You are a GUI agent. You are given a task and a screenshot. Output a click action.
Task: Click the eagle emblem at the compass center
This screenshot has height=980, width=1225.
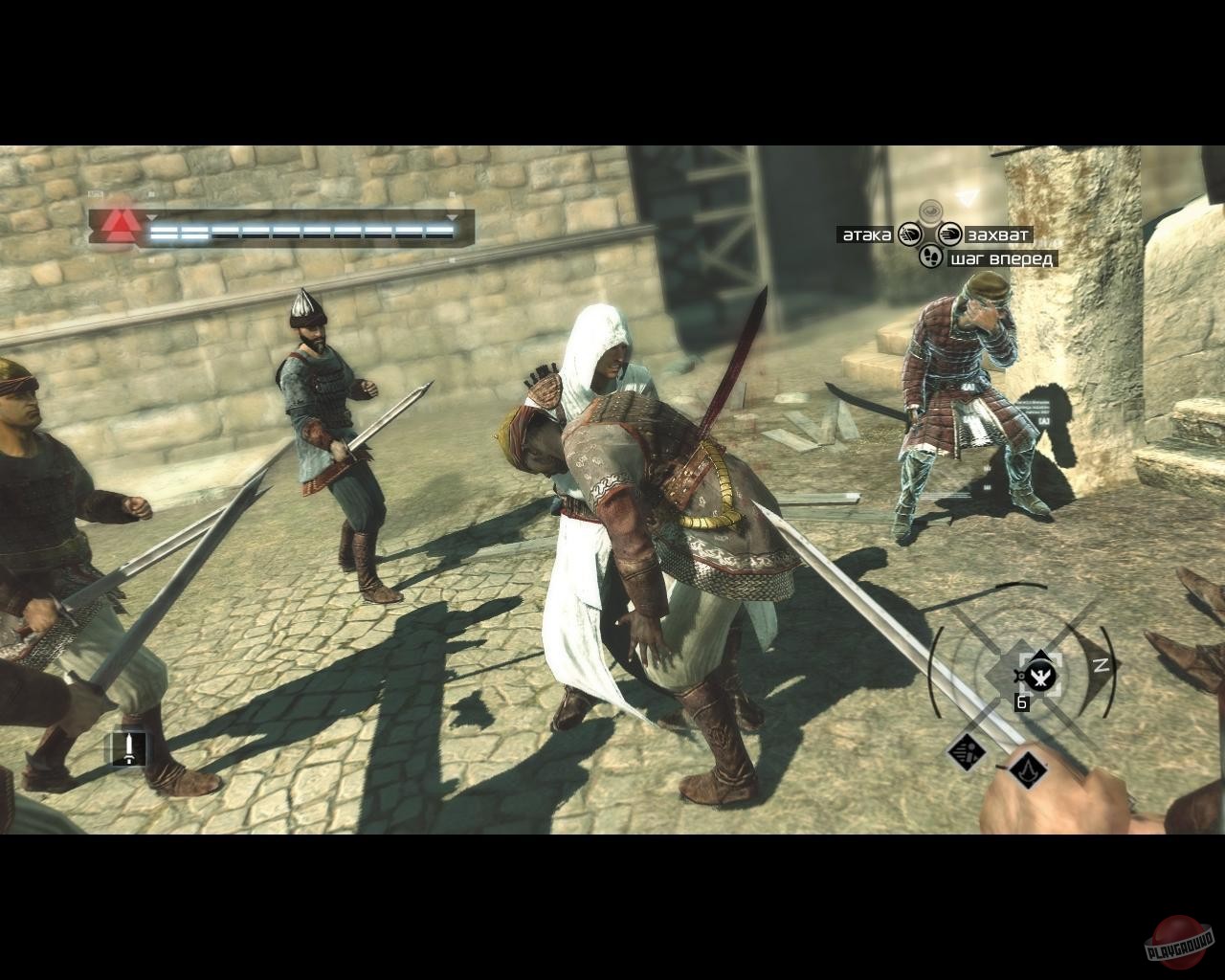click(1040, 676)
